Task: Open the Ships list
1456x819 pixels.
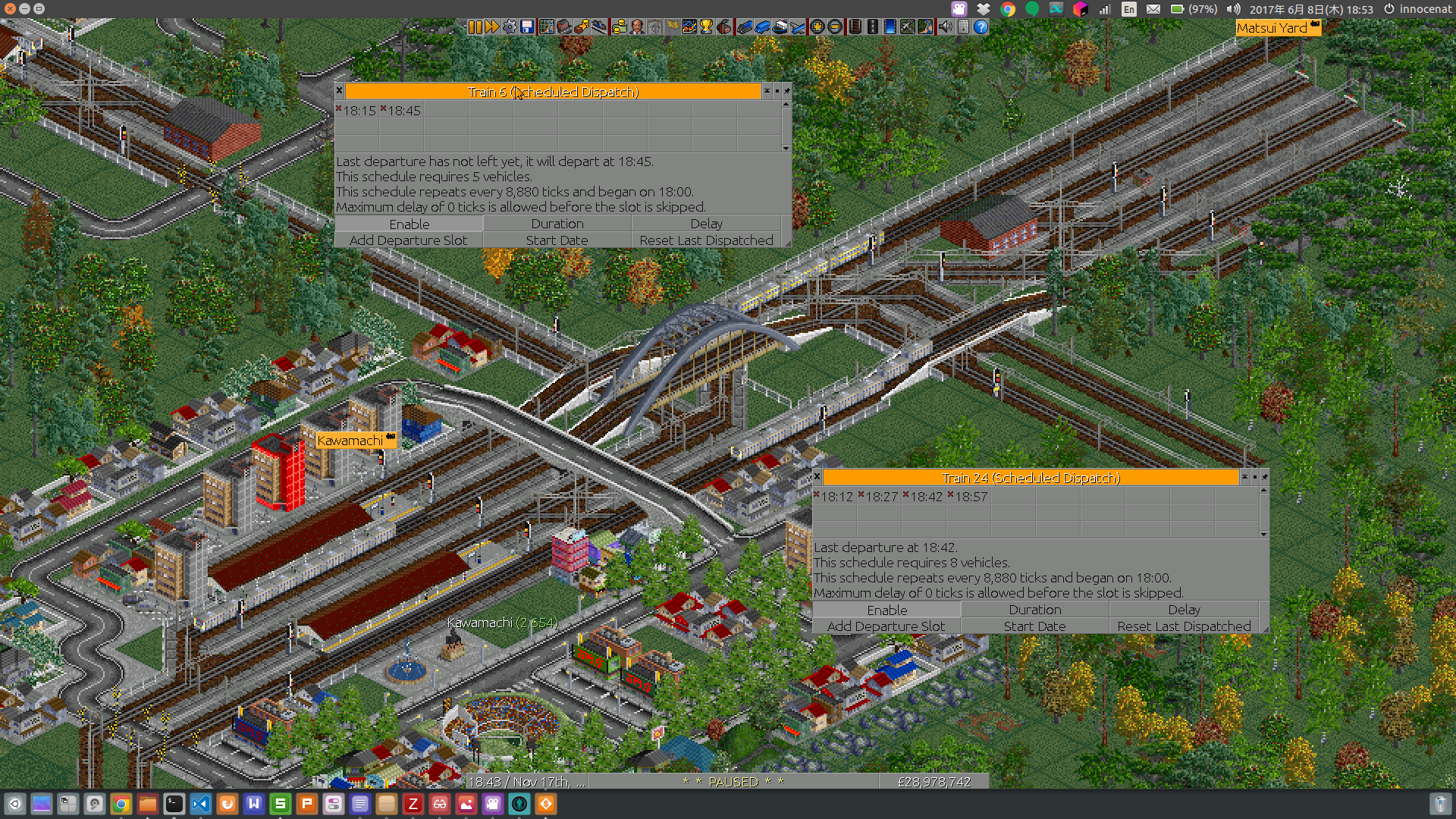Action: pos(780,27)
